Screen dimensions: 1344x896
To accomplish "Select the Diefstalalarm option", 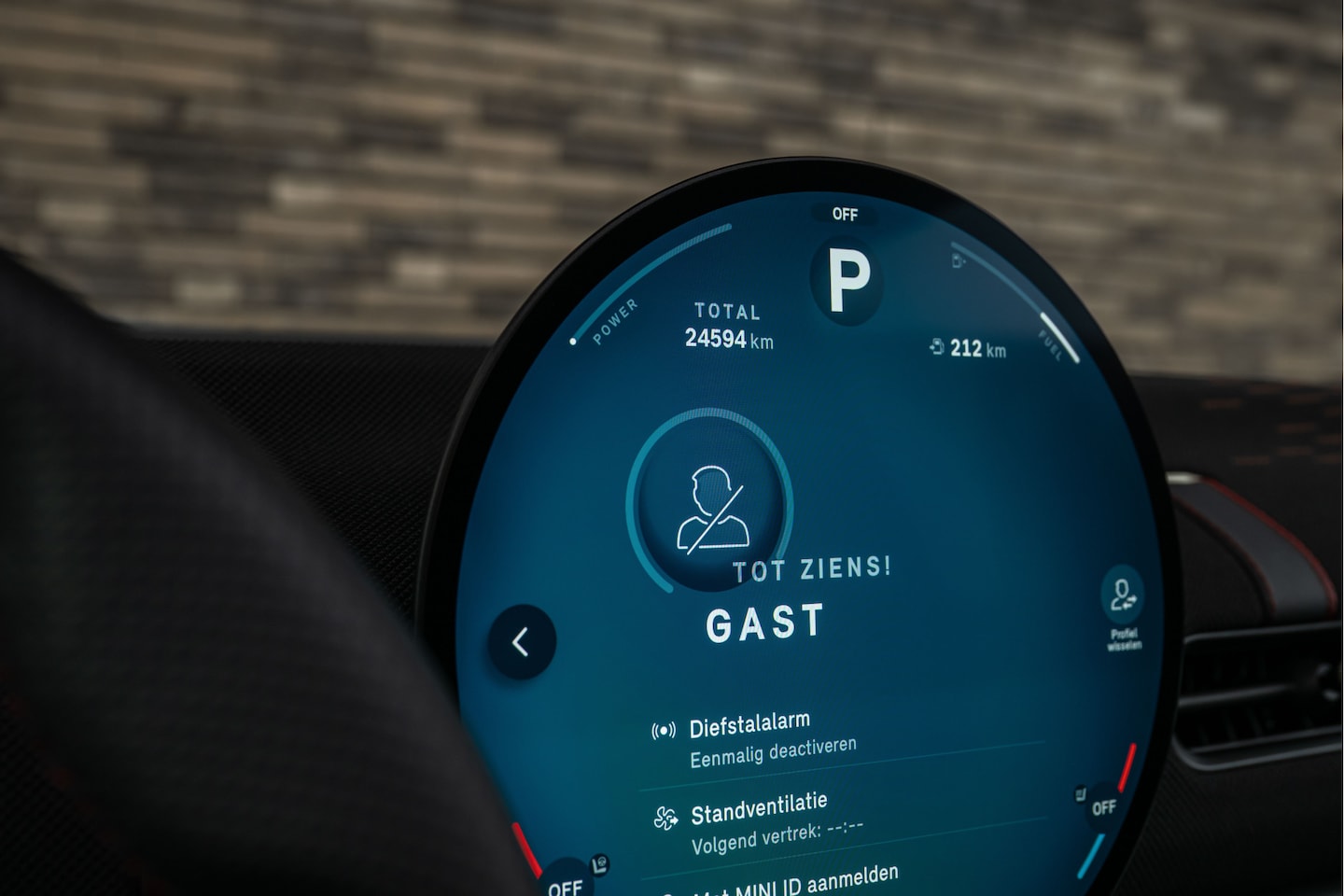I will (749, 725).
